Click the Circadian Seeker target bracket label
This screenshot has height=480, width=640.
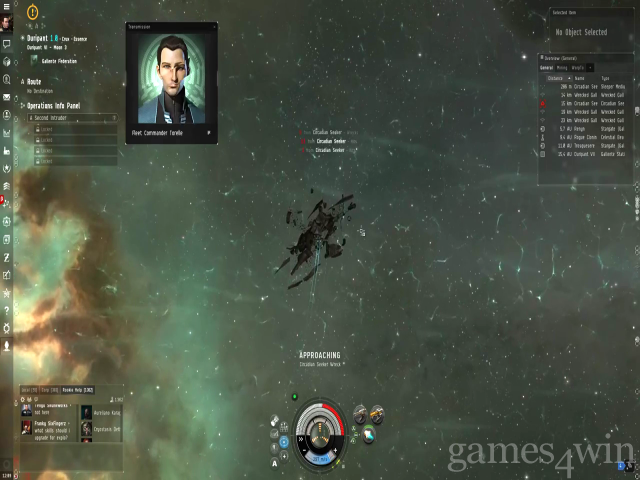(330, 141)
